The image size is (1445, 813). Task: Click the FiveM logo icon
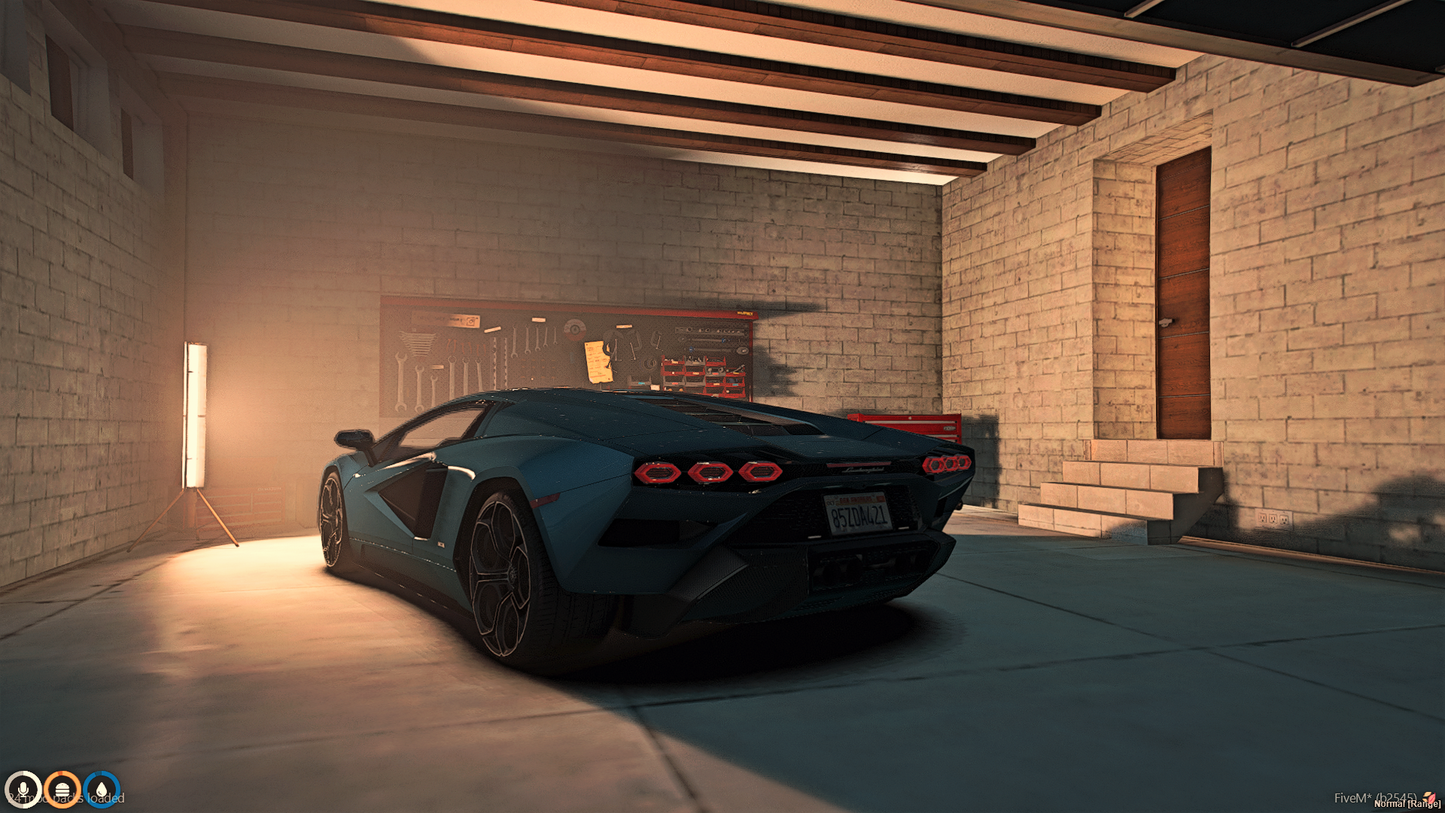[1430, 797]
